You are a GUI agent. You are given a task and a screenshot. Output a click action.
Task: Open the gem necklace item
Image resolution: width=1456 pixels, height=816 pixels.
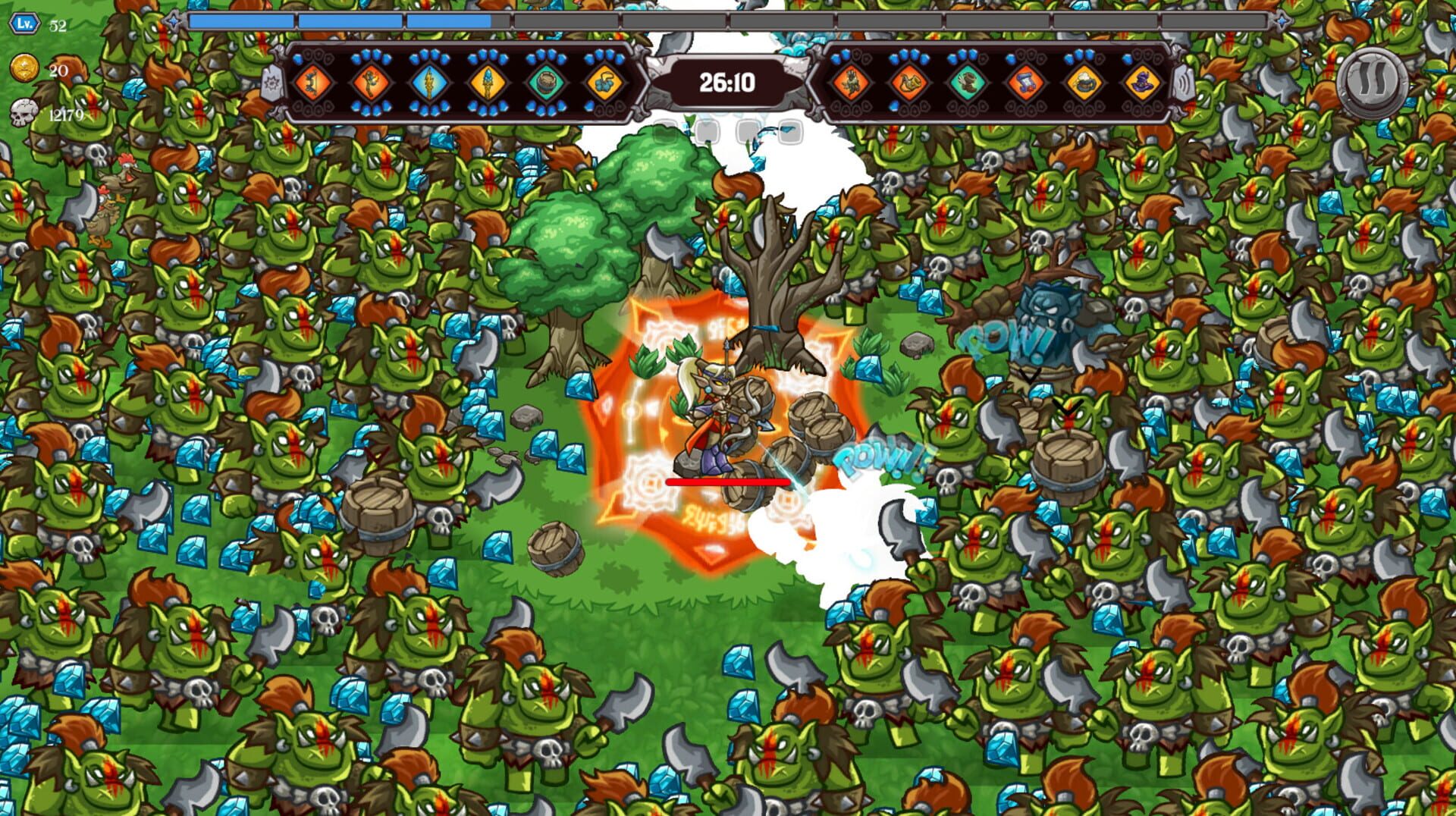[604, 83]
